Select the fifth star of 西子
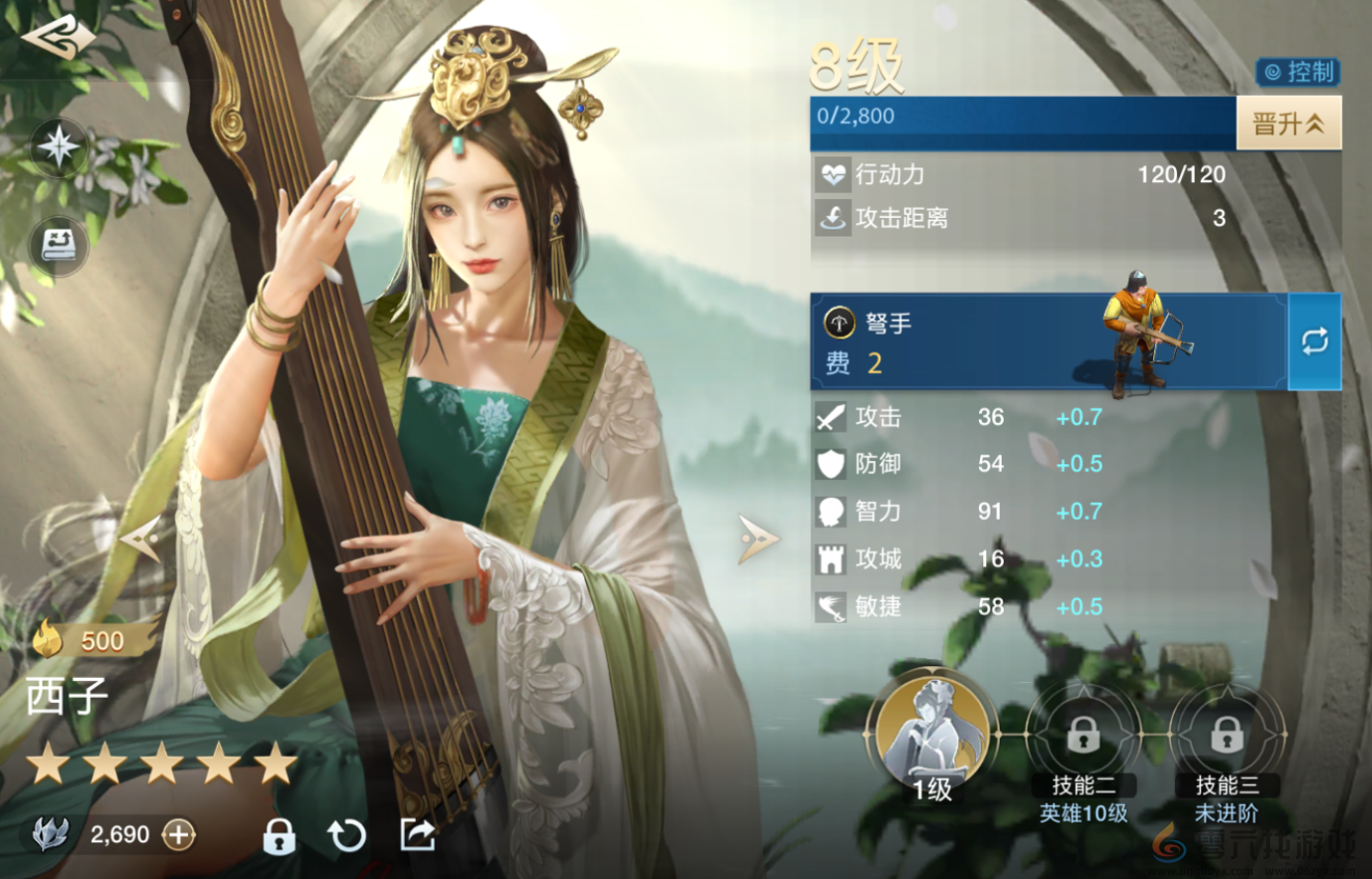1372x879 pixels. [x=275, y=763]
